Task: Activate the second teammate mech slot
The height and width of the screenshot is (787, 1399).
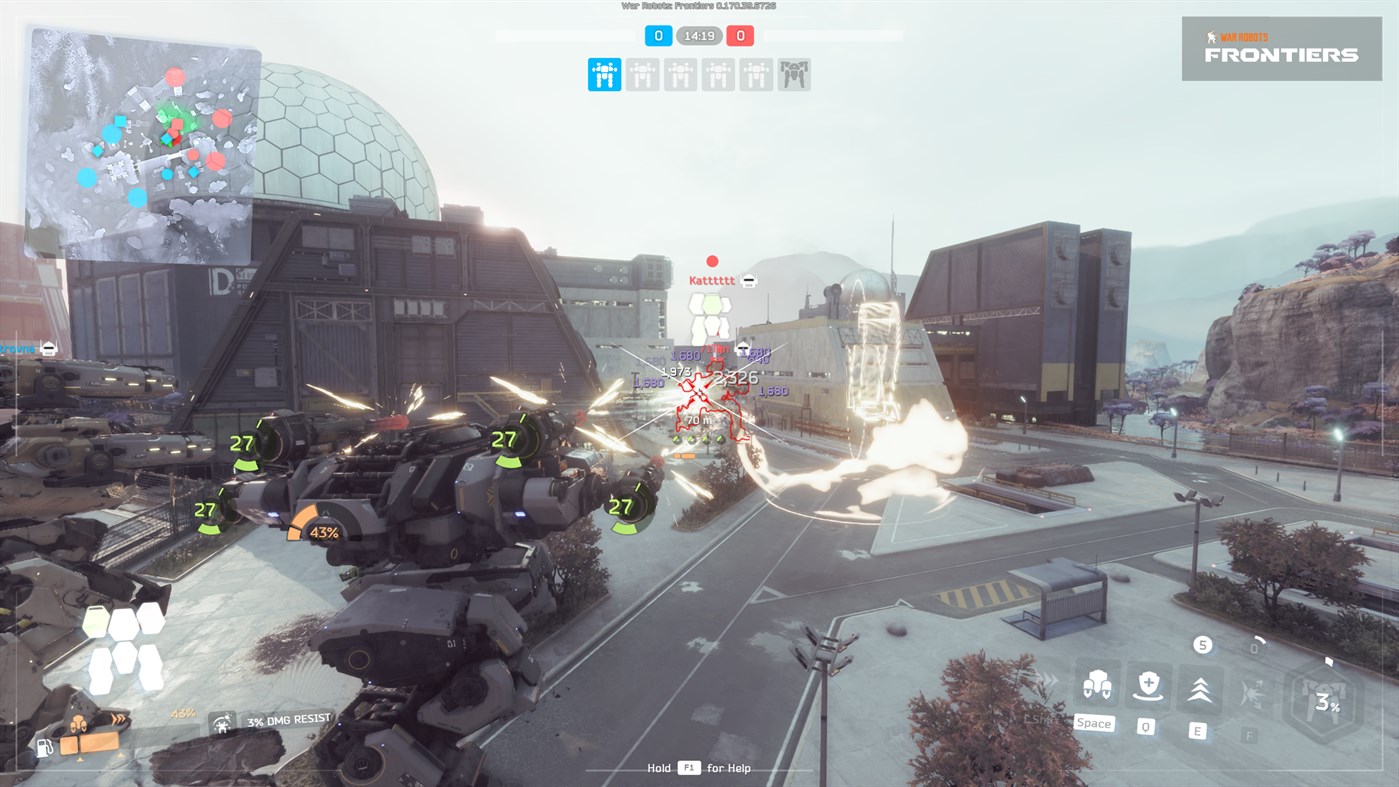Action: (x=642, y=73)
